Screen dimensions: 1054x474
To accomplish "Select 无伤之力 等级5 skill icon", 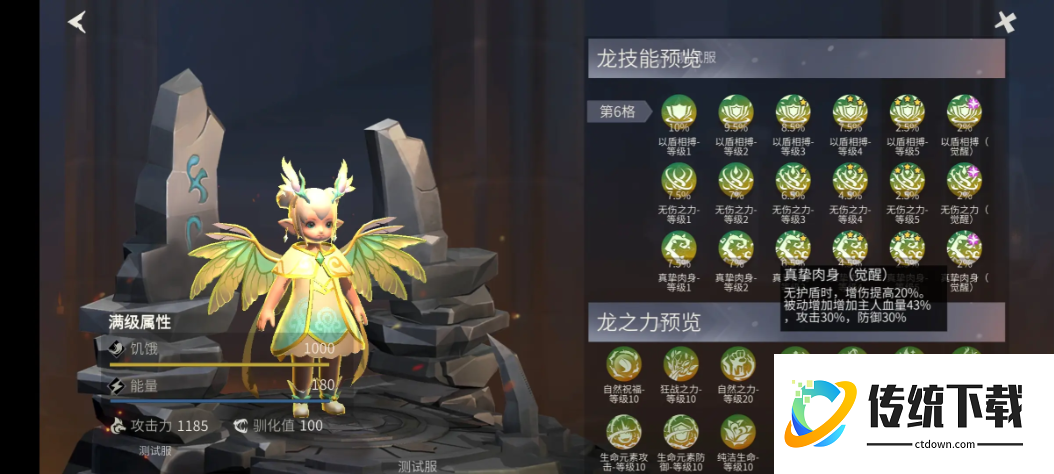I will [907, 181].
